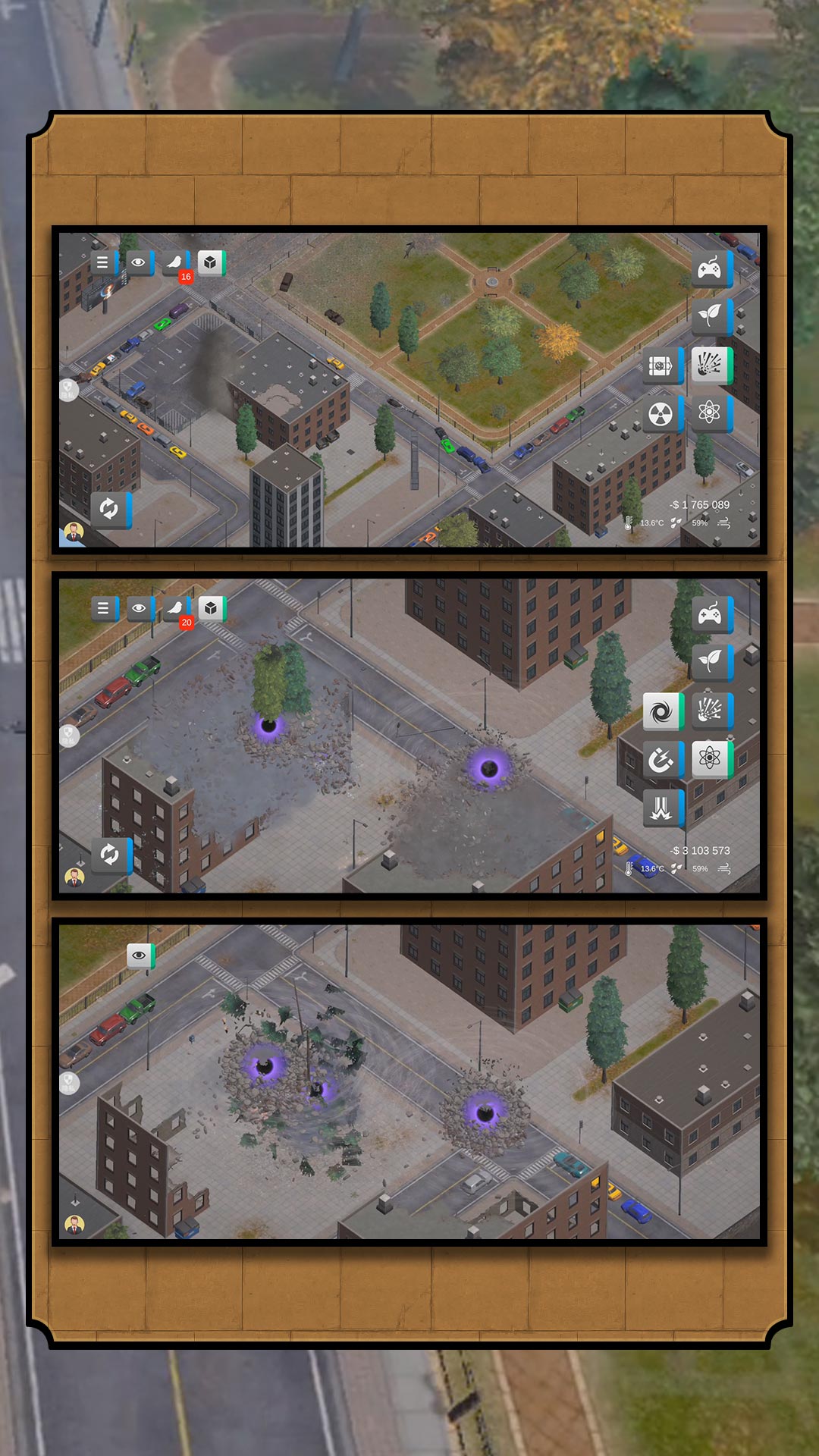Open the bird notifications showing 16

pos(175,264)
